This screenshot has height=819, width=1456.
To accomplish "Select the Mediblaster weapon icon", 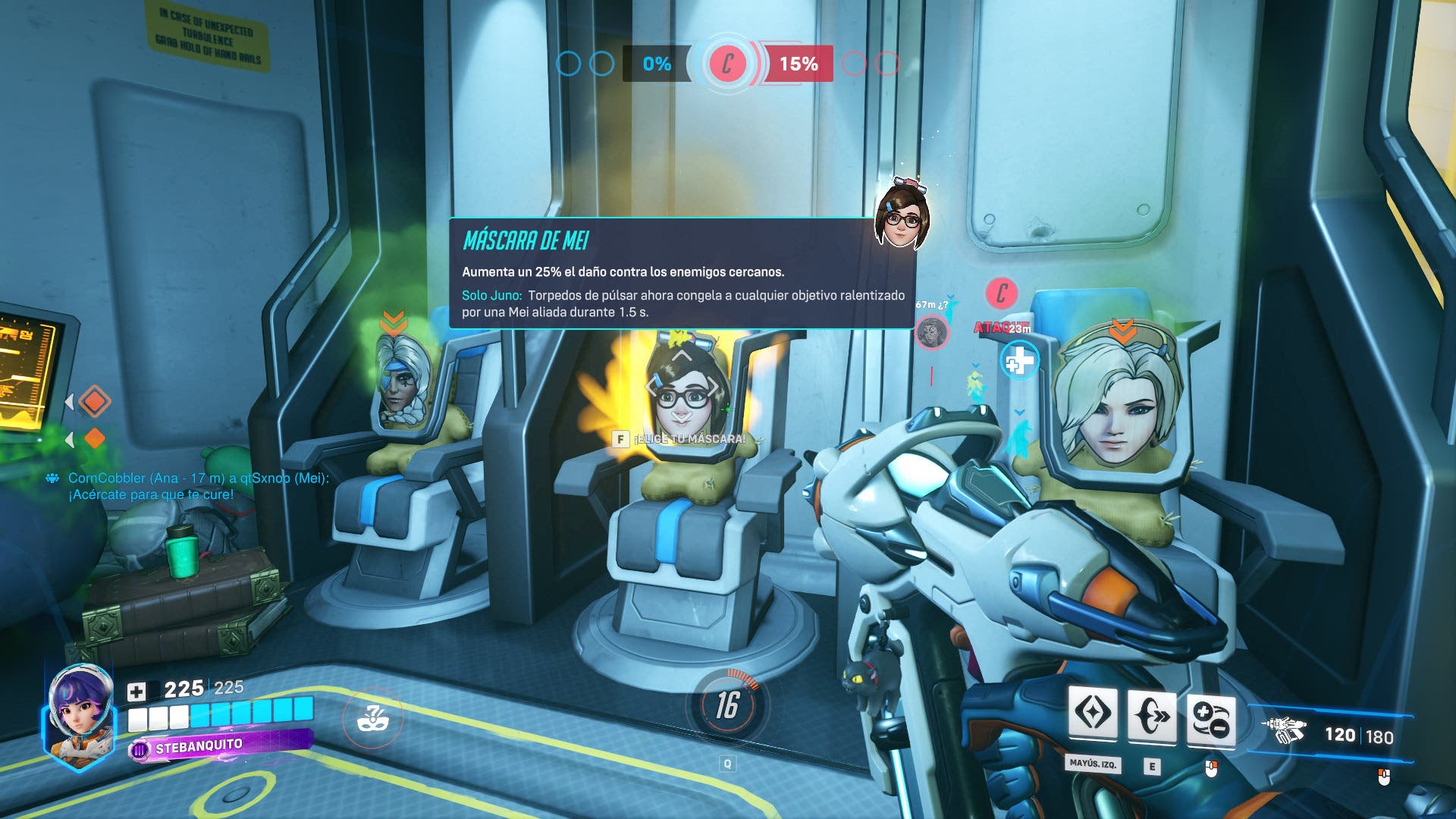I will pos(1284,730).
